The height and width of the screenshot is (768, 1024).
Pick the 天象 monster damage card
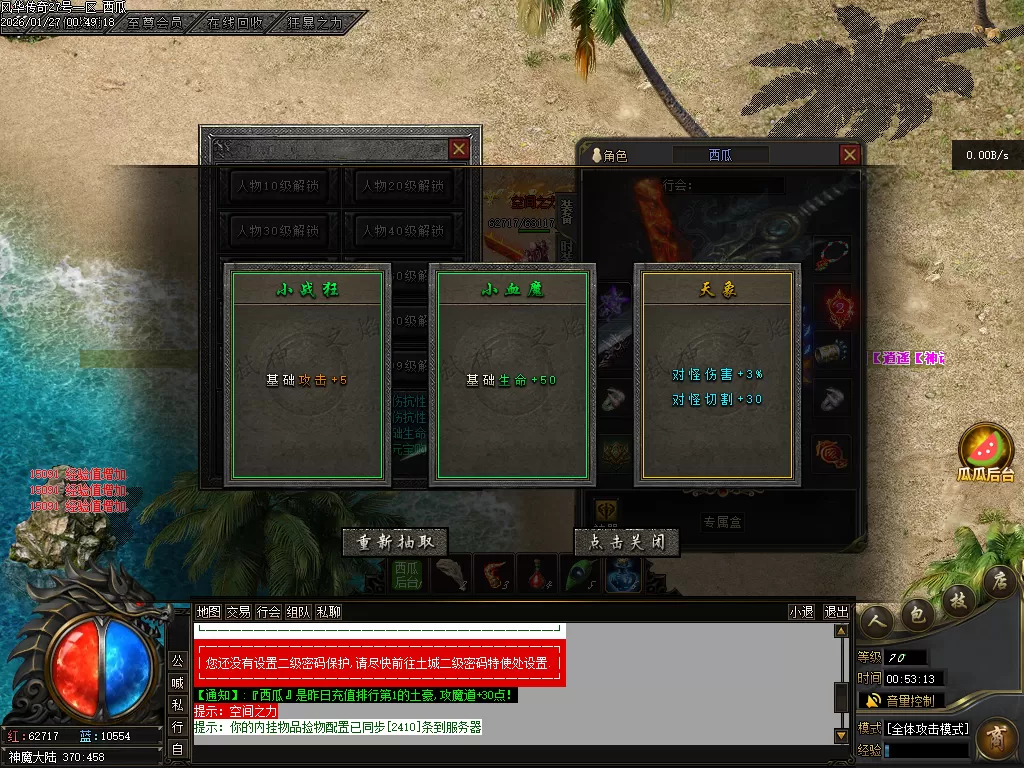717,375
